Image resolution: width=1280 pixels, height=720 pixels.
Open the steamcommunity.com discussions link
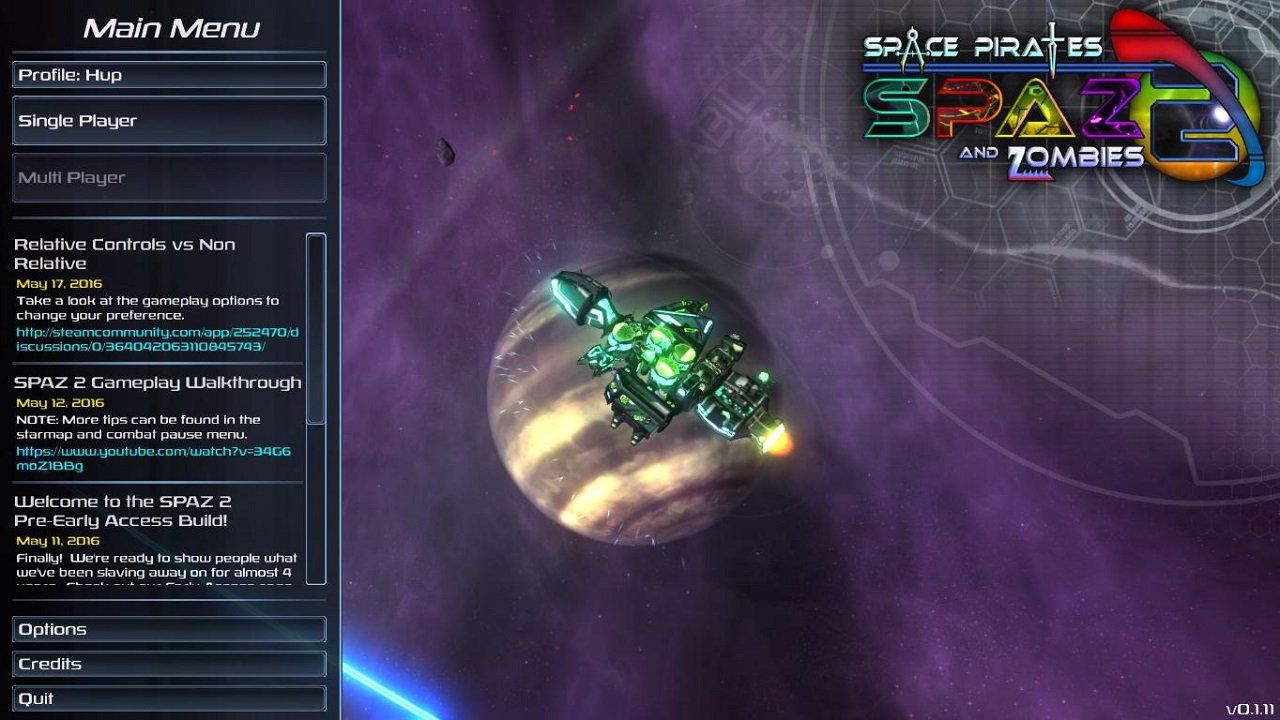pos(157,341)
